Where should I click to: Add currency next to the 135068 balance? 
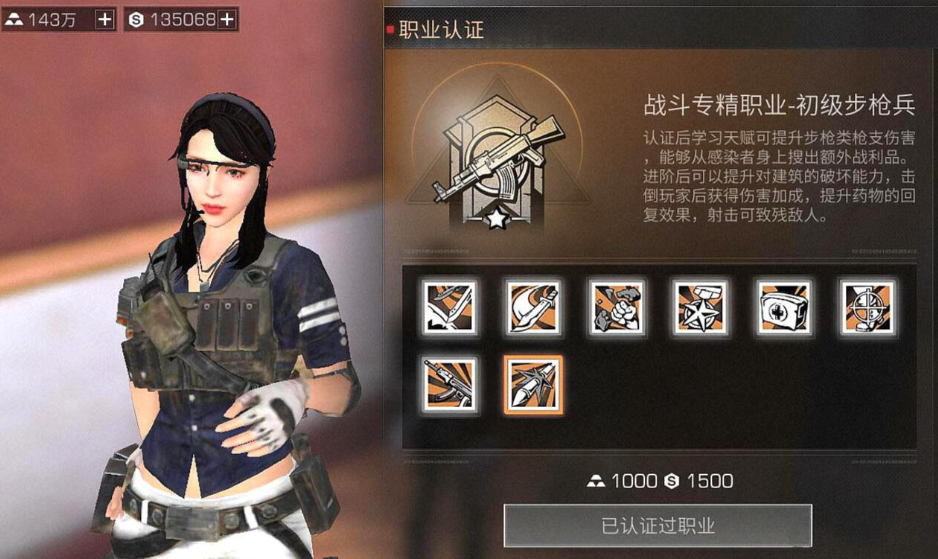click(227, 19)
